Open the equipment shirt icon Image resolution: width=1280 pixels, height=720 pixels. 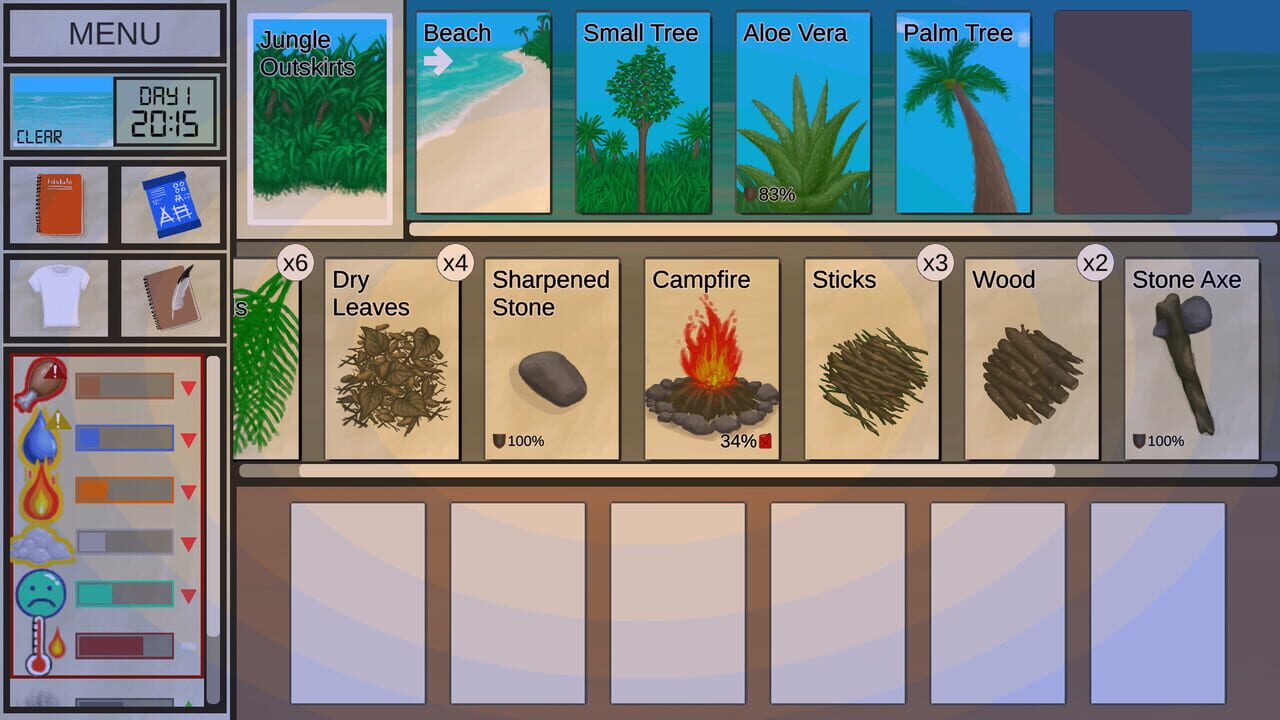pos(57,297)
